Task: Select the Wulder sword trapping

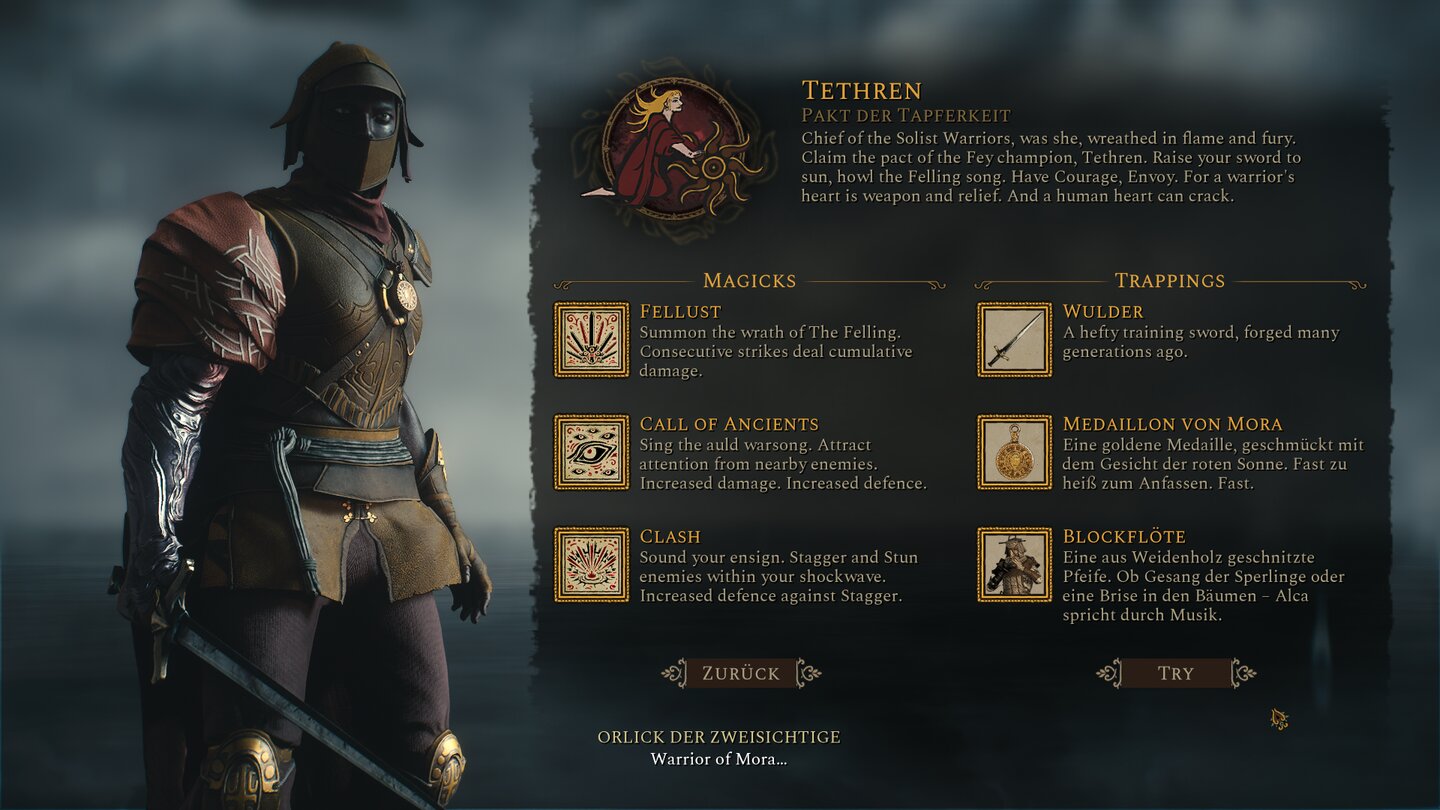Action: coord(1014,340)
